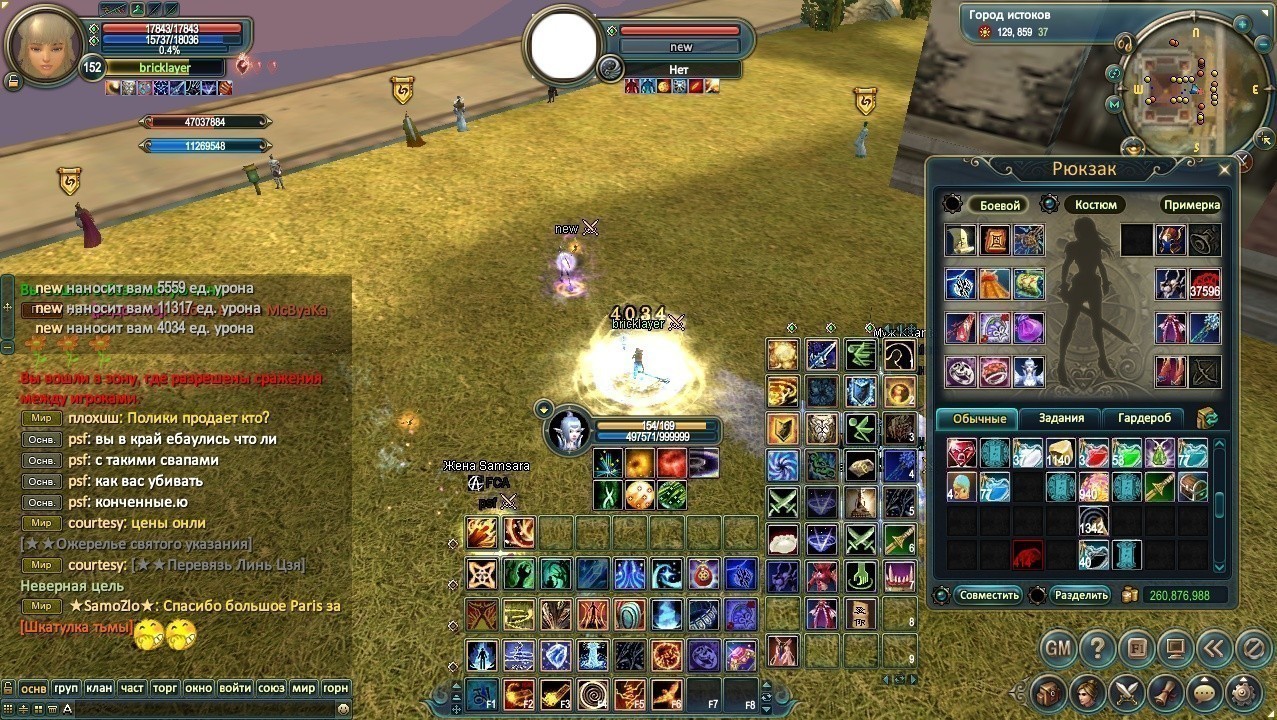Open the Гардероб tab

click(x=1145, y=418)
